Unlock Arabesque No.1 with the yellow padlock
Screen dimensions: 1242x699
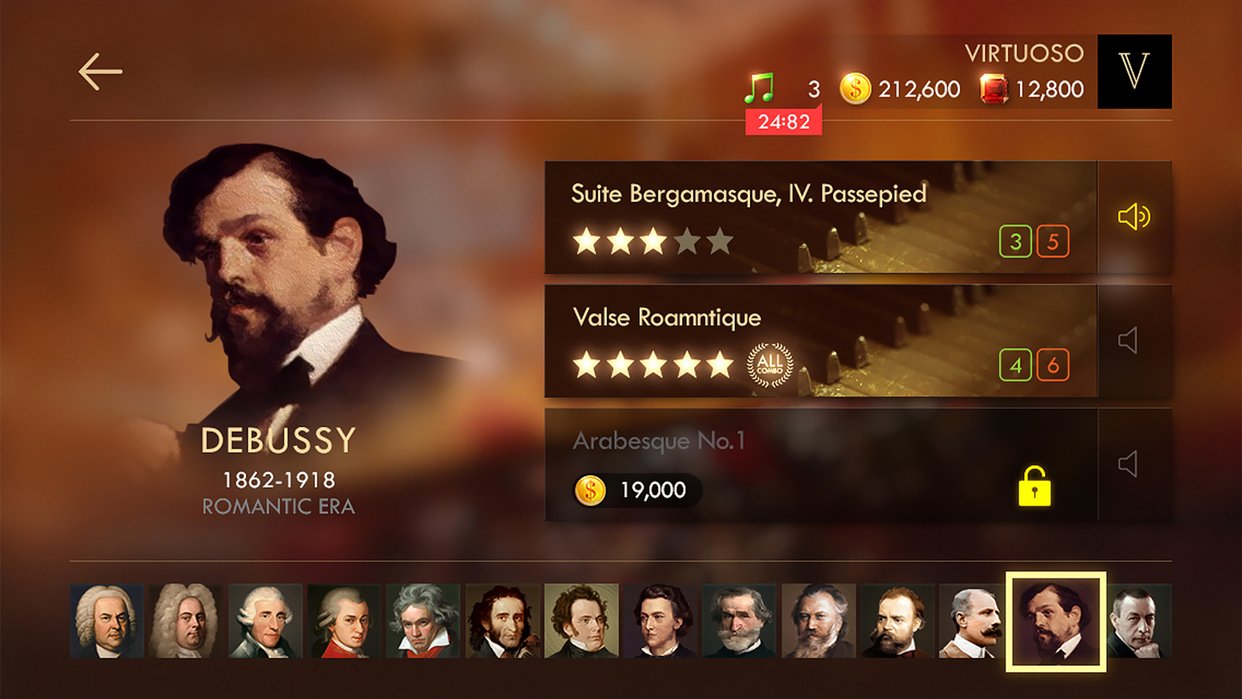coord(1034,486)
